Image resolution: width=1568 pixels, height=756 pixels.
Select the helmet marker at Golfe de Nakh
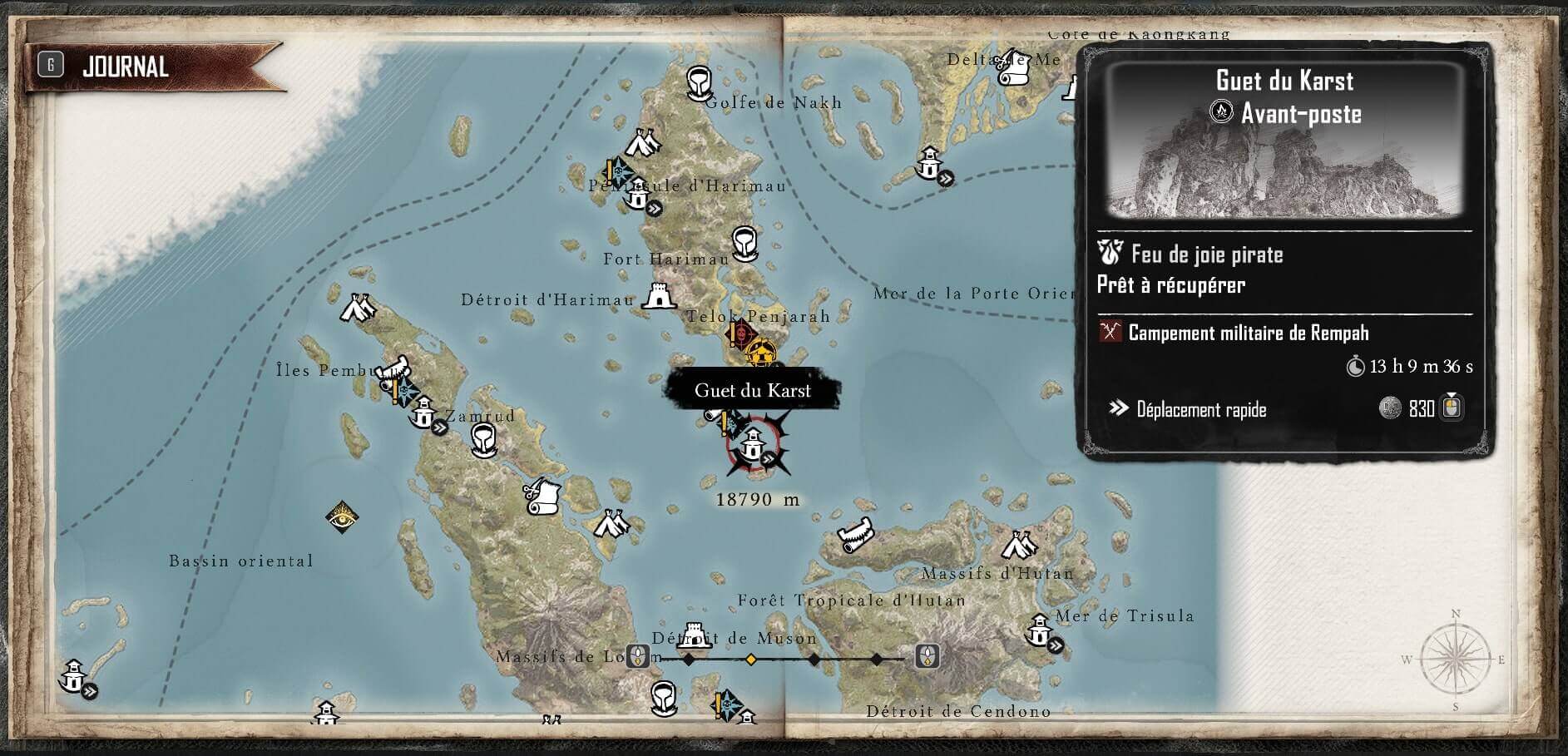click(700, 82)
